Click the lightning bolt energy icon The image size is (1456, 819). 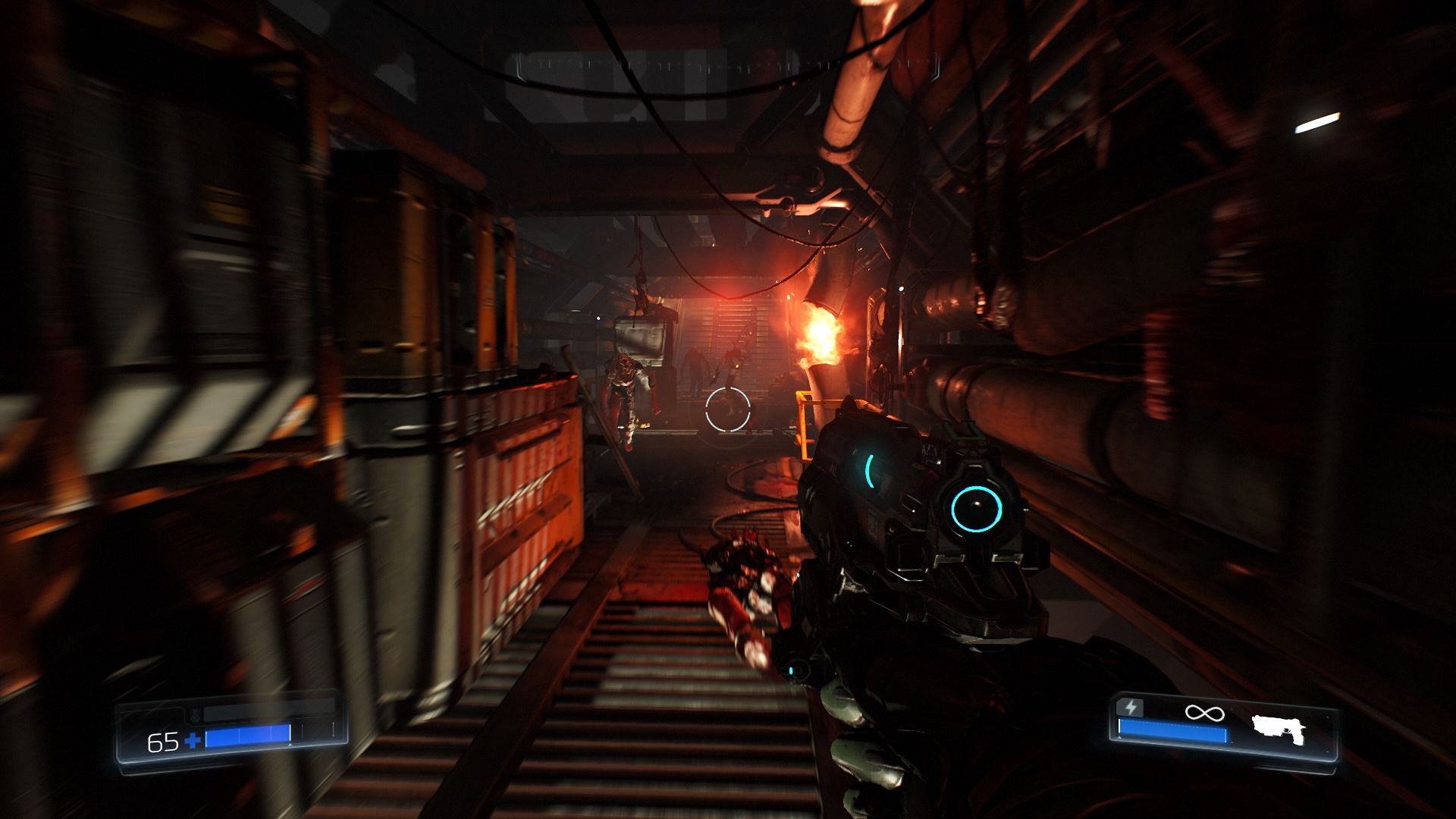click(1131, 708)
